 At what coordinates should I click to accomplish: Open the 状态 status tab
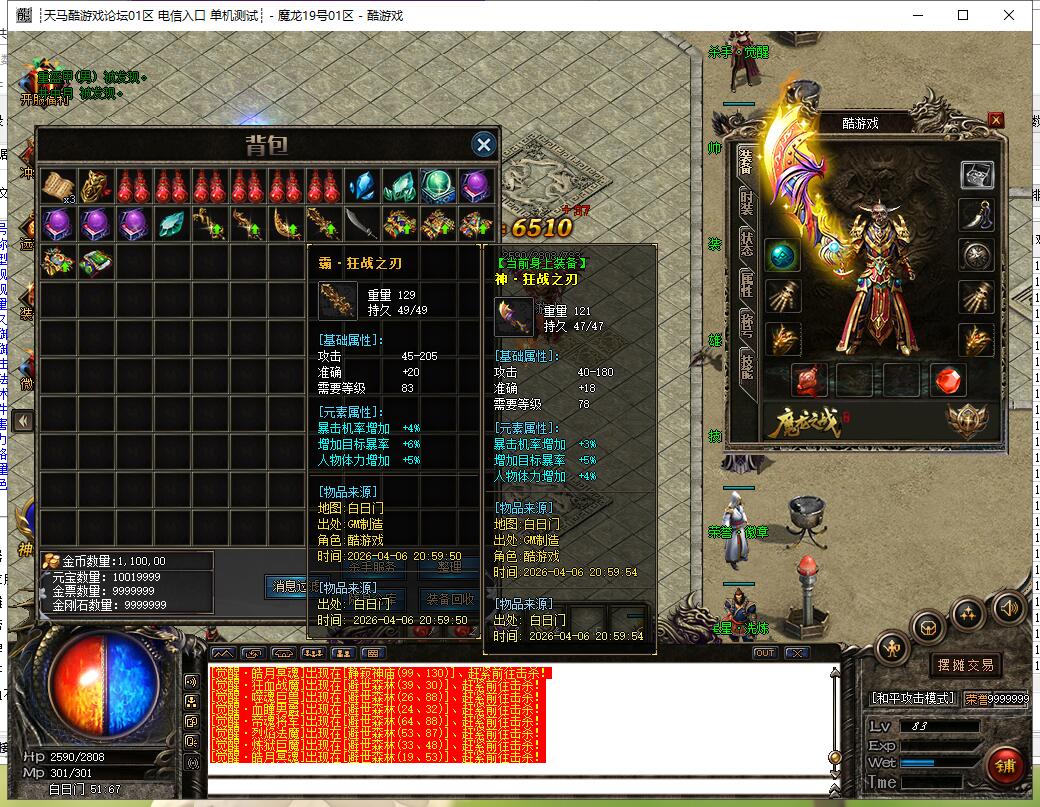tap(746, 245)
